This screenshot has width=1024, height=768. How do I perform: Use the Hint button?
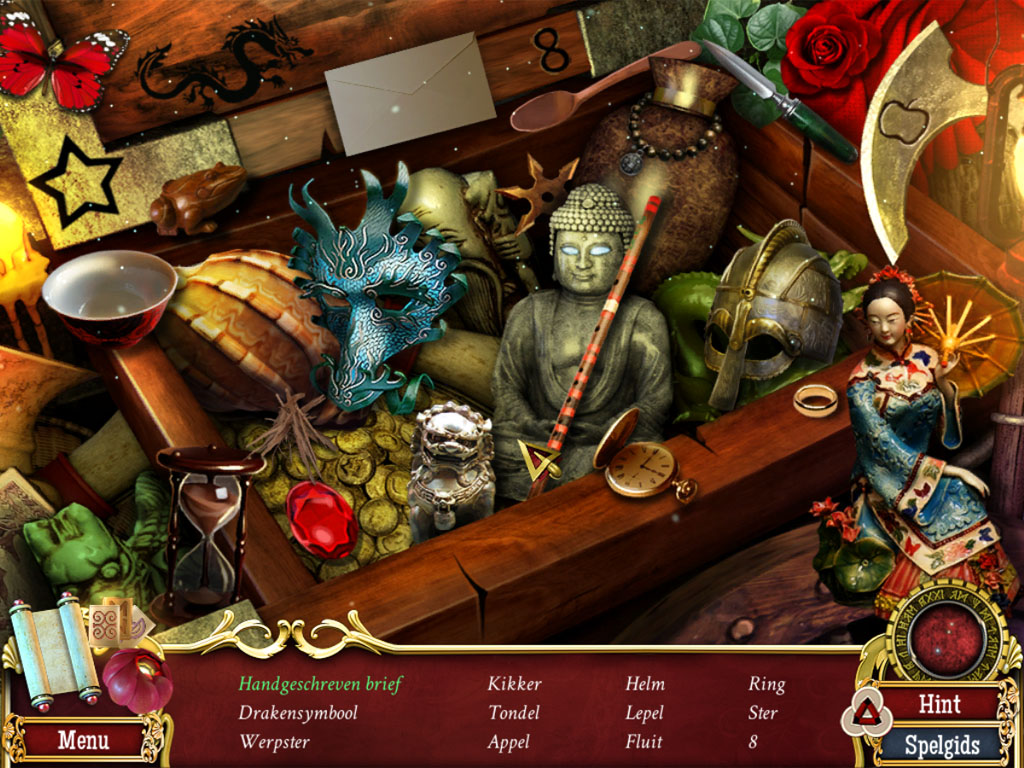coord(939,704)
